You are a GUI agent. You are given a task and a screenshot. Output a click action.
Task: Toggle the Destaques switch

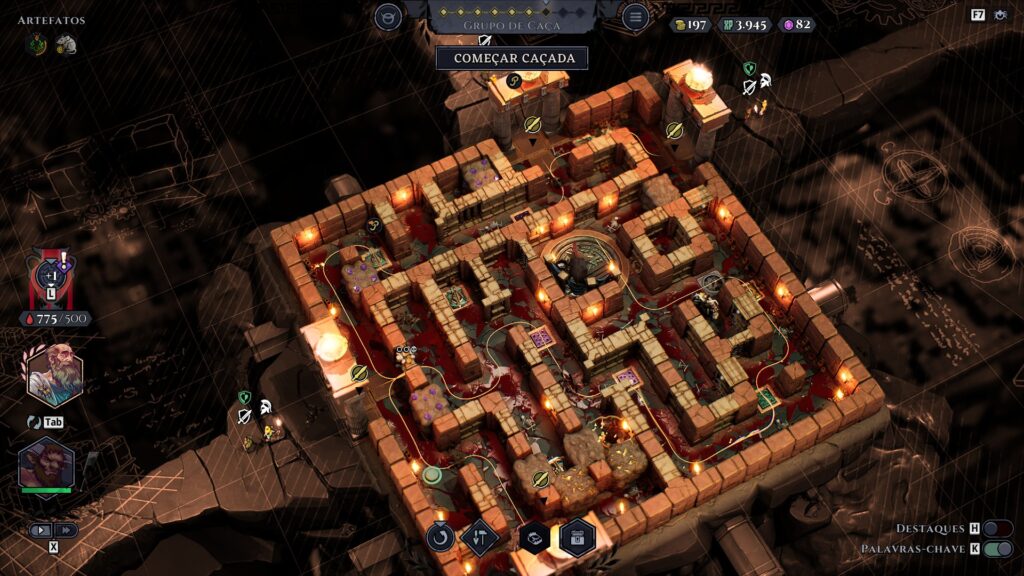(997, 528)
